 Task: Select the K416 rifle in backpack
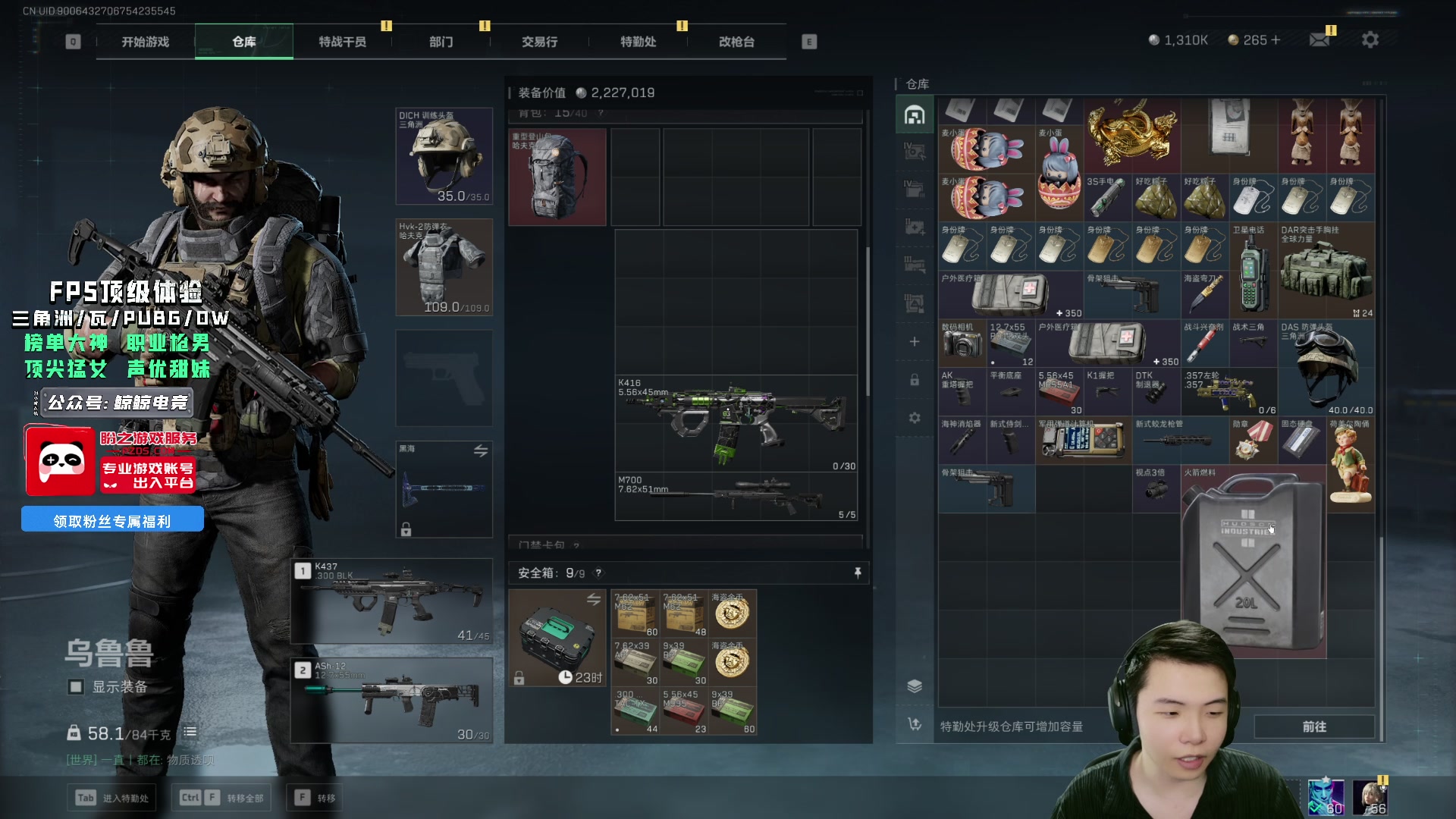[736, 423]
